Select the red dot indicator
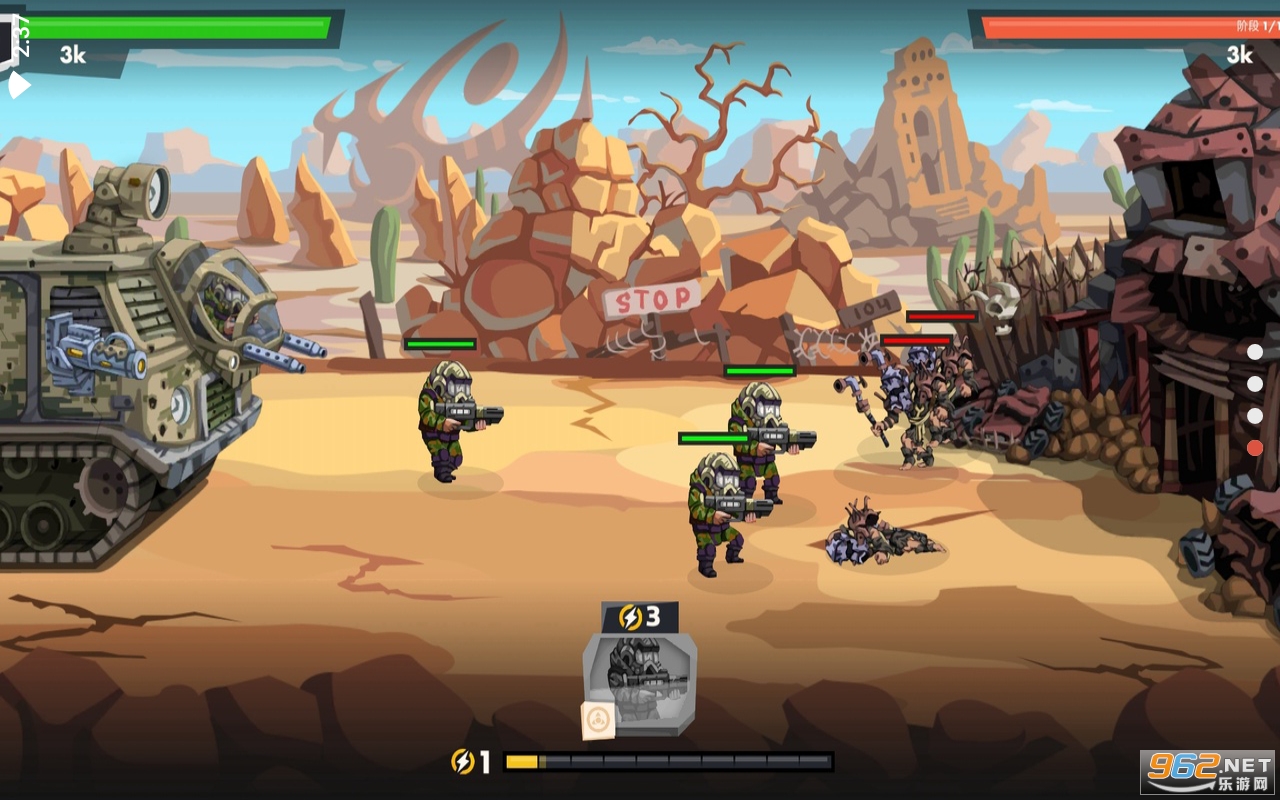 (x=1255, y=448)
